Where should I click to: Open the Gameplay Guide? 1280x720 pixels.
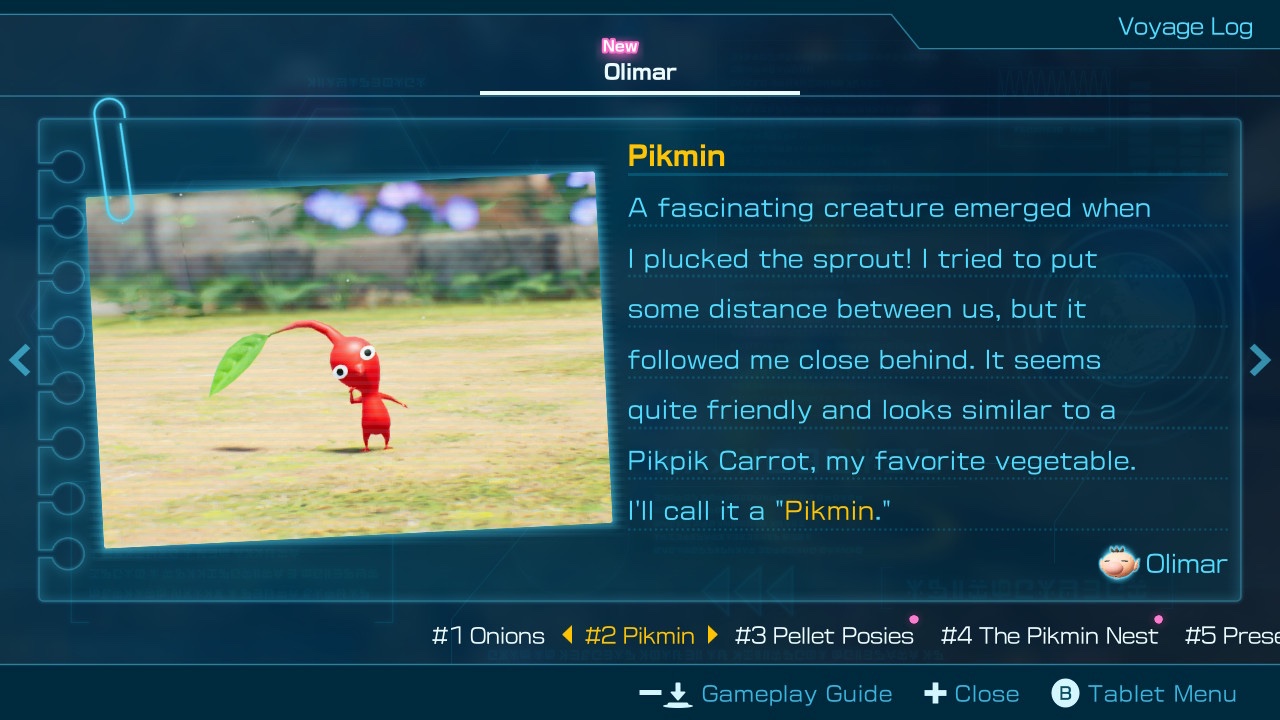click(x=766, y=694)
